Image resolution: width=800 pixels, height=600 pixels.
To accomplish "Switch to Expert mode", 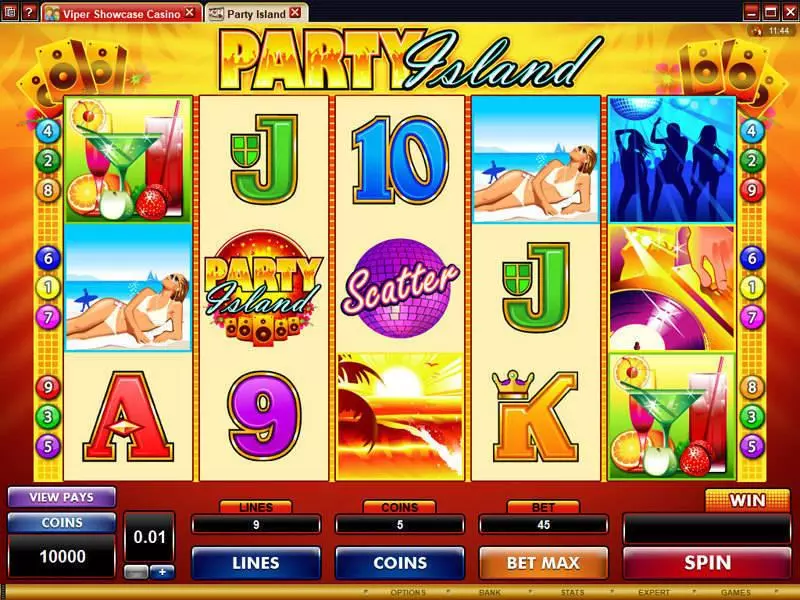I will pos(653,592).
